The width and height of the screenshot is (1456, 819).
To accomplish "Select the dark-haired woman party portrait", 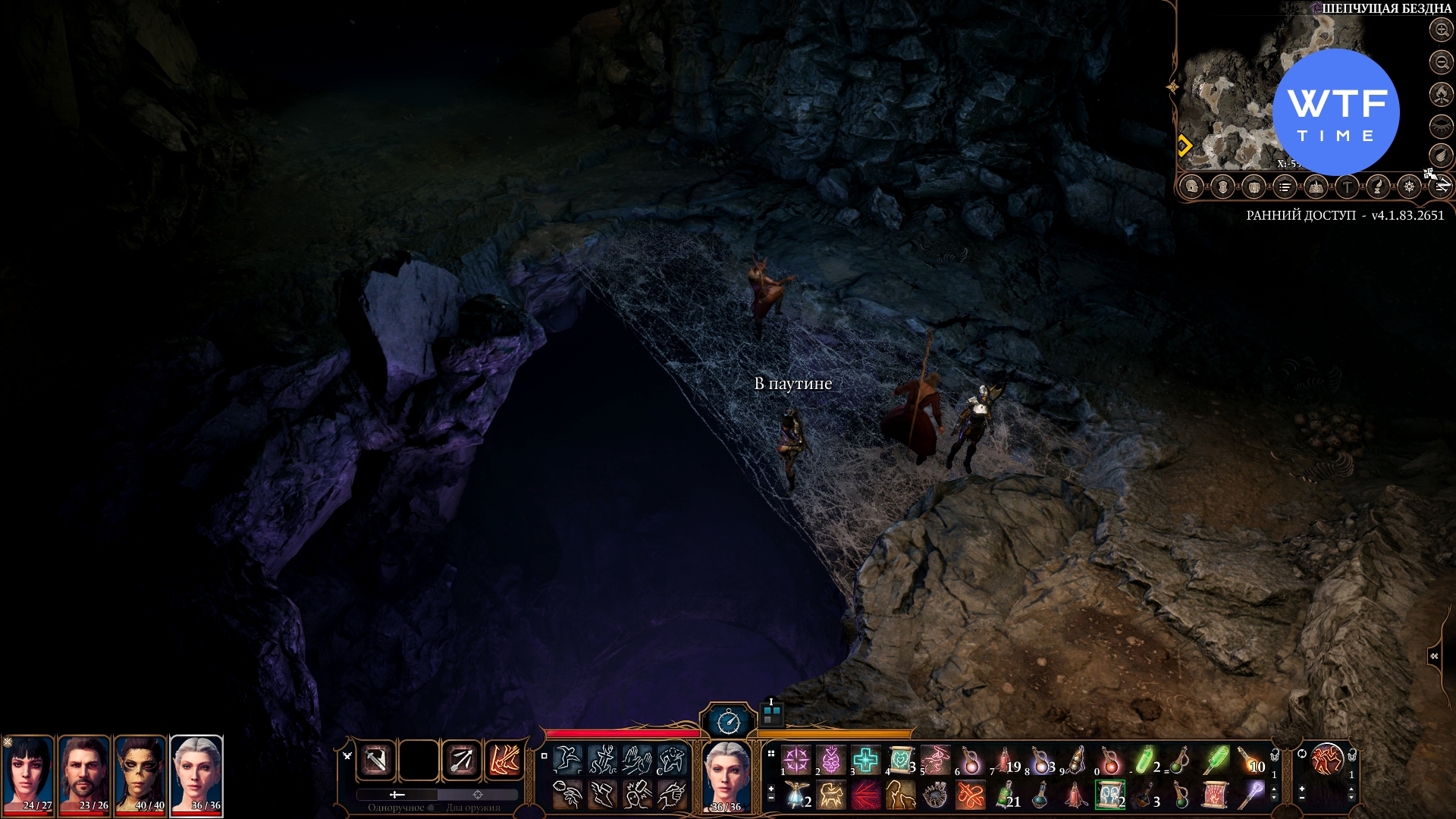I will point(28,775).
